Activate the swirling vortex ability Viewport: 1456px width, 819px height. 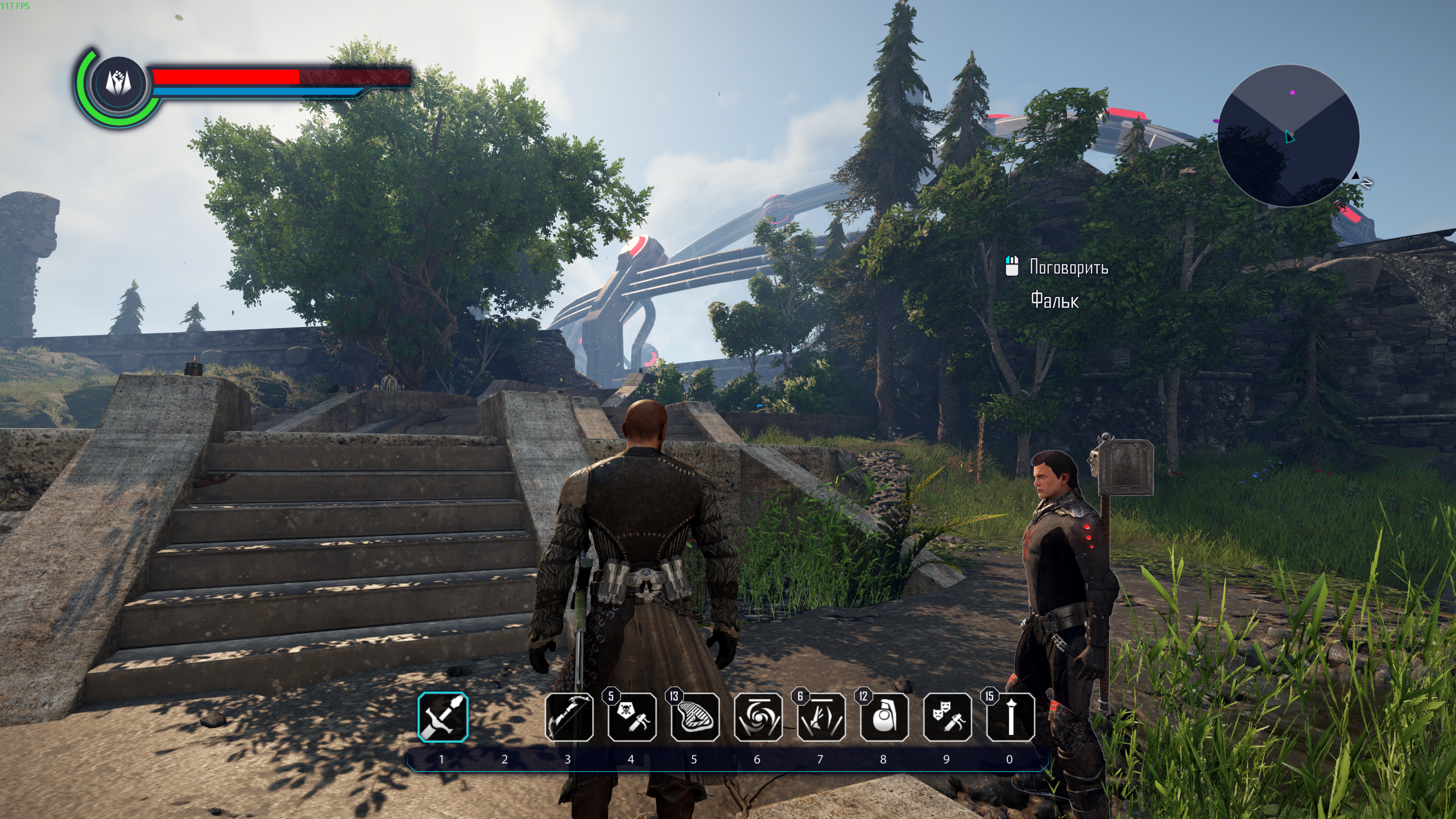(x=758, y=717)
